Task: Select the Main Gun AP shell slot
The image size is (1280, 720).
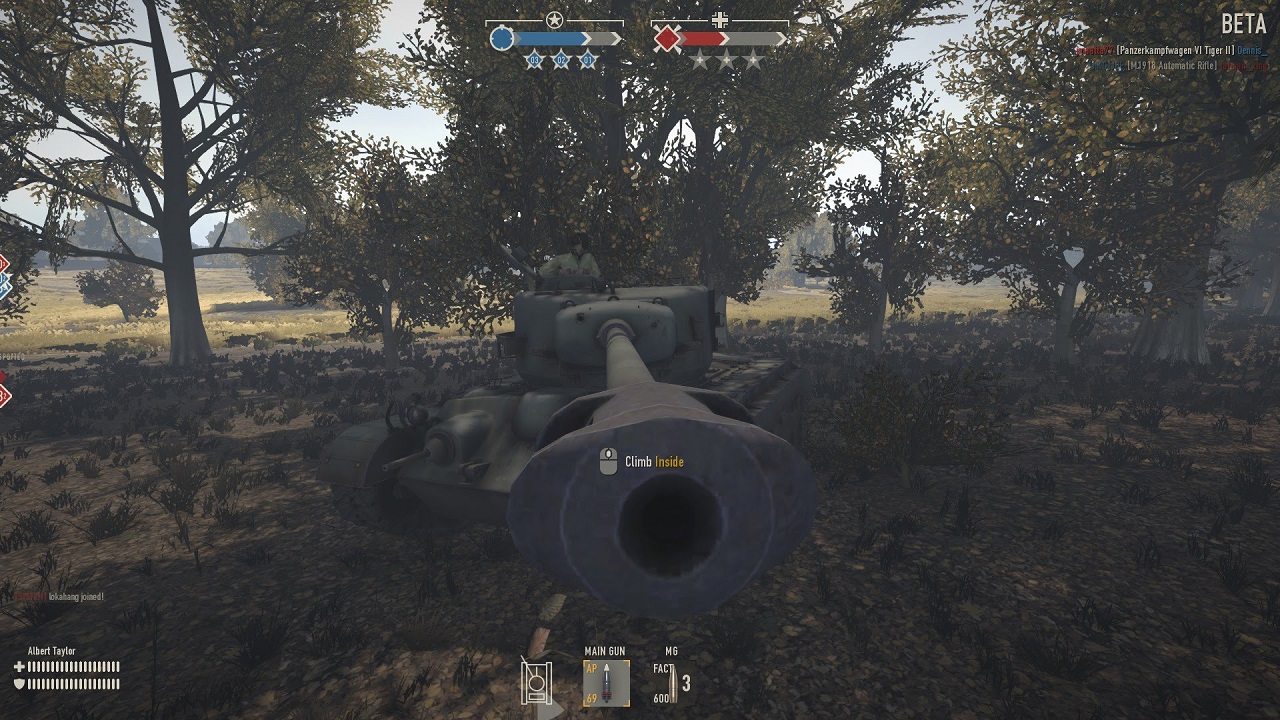Action: pyautogui.click(x=606, y=683)
